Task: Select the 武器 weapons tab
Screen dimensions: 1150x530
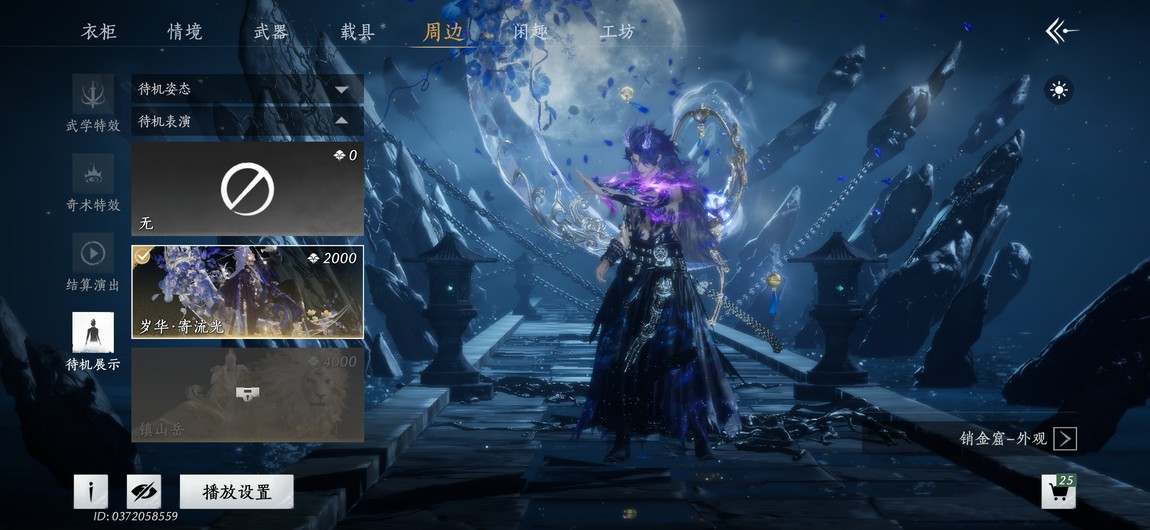Action: point(271,31)
